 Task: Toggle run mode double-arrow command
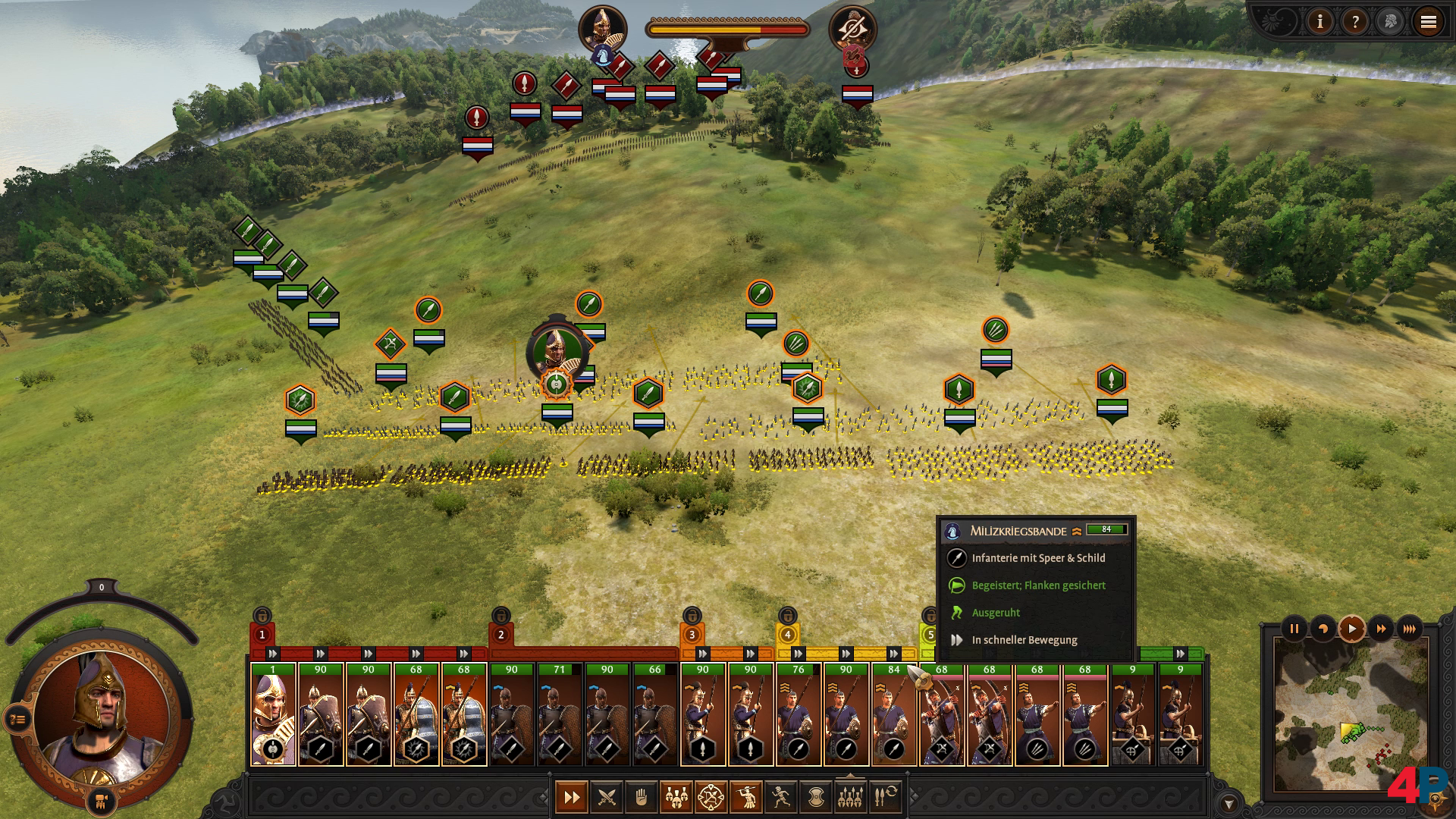[572, 797]
